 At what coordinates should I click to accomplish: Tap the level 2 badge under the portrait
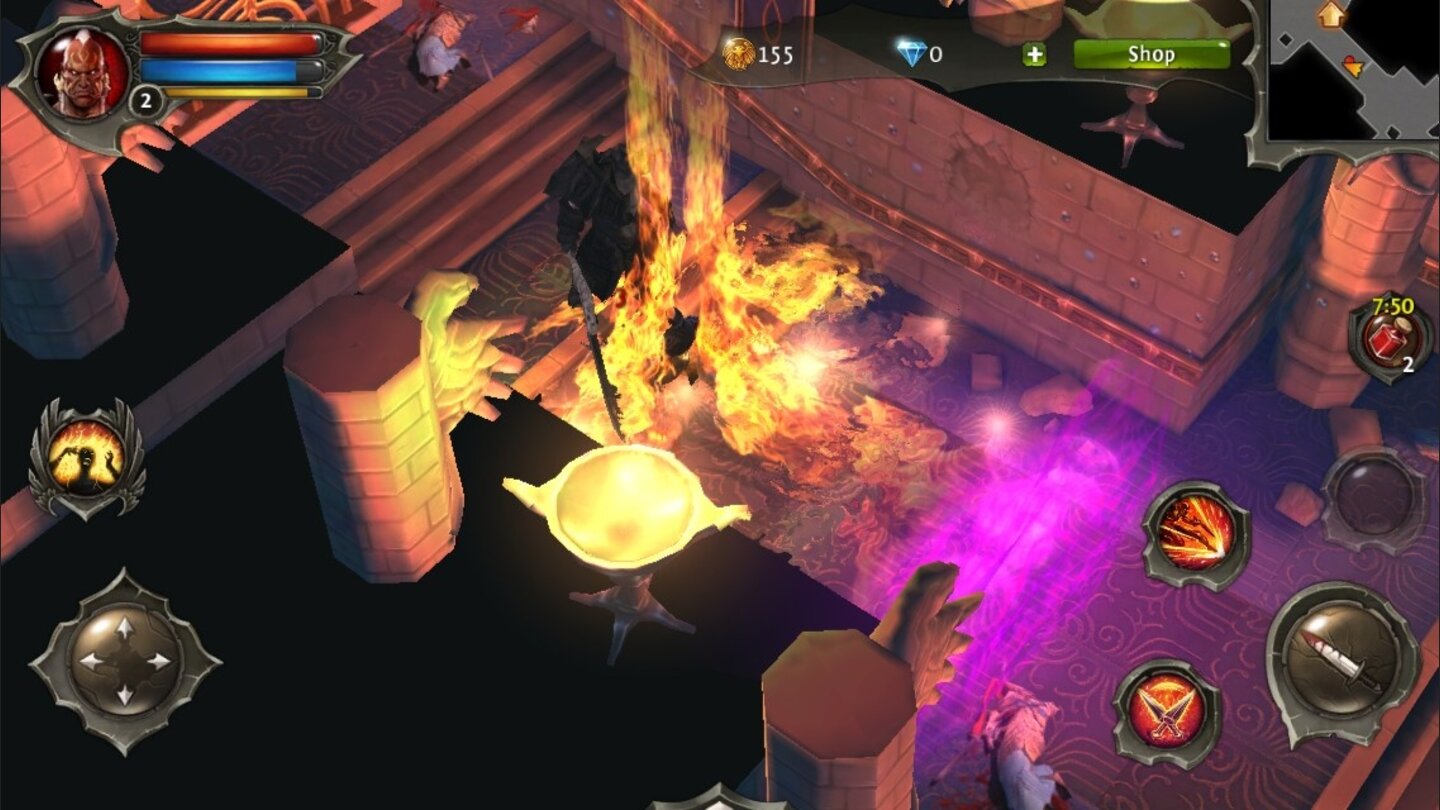pyautogui.click(x=144, y=101)
